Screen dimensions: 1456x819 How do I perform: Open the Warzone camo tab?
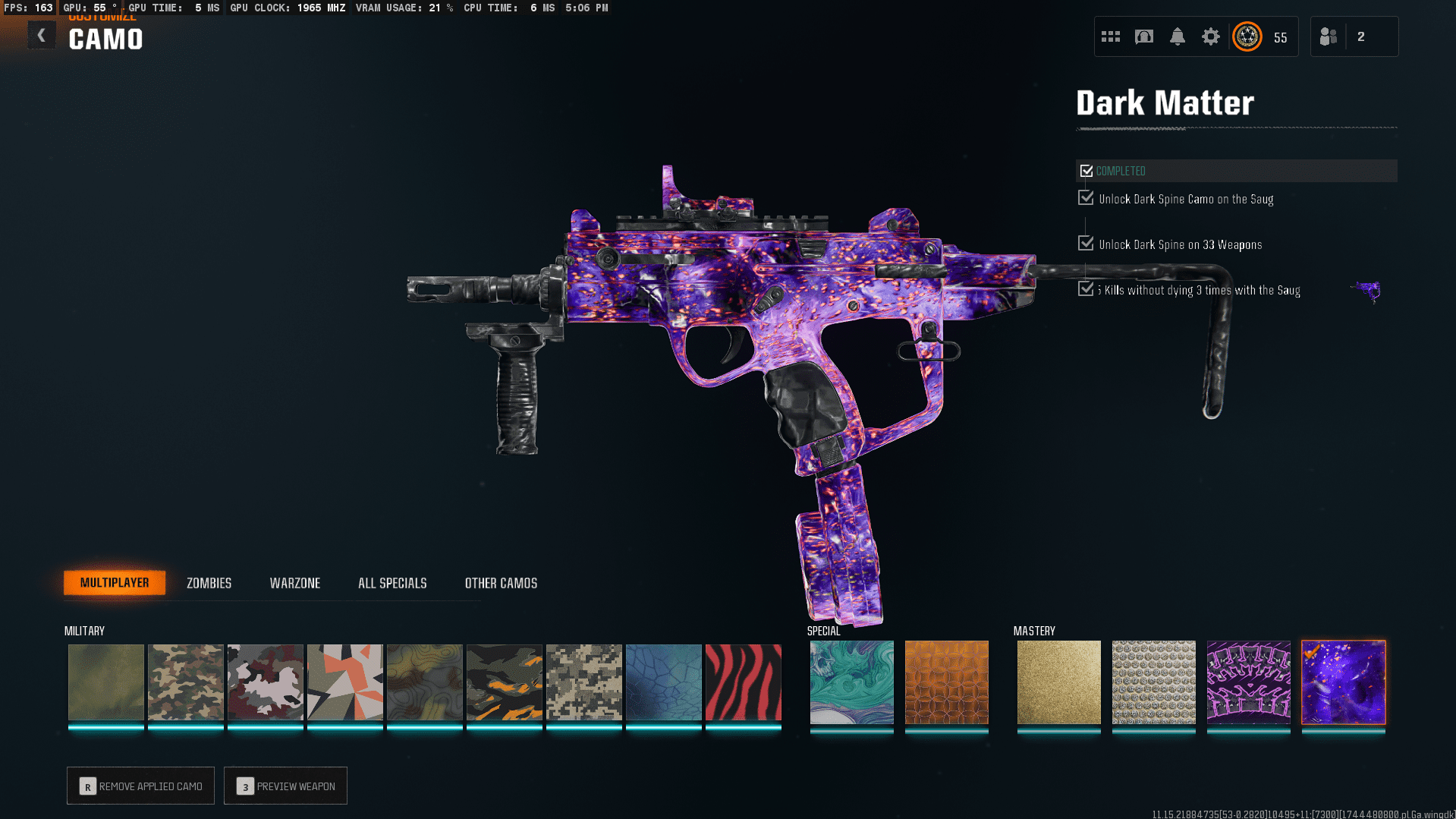click(294, 583)
